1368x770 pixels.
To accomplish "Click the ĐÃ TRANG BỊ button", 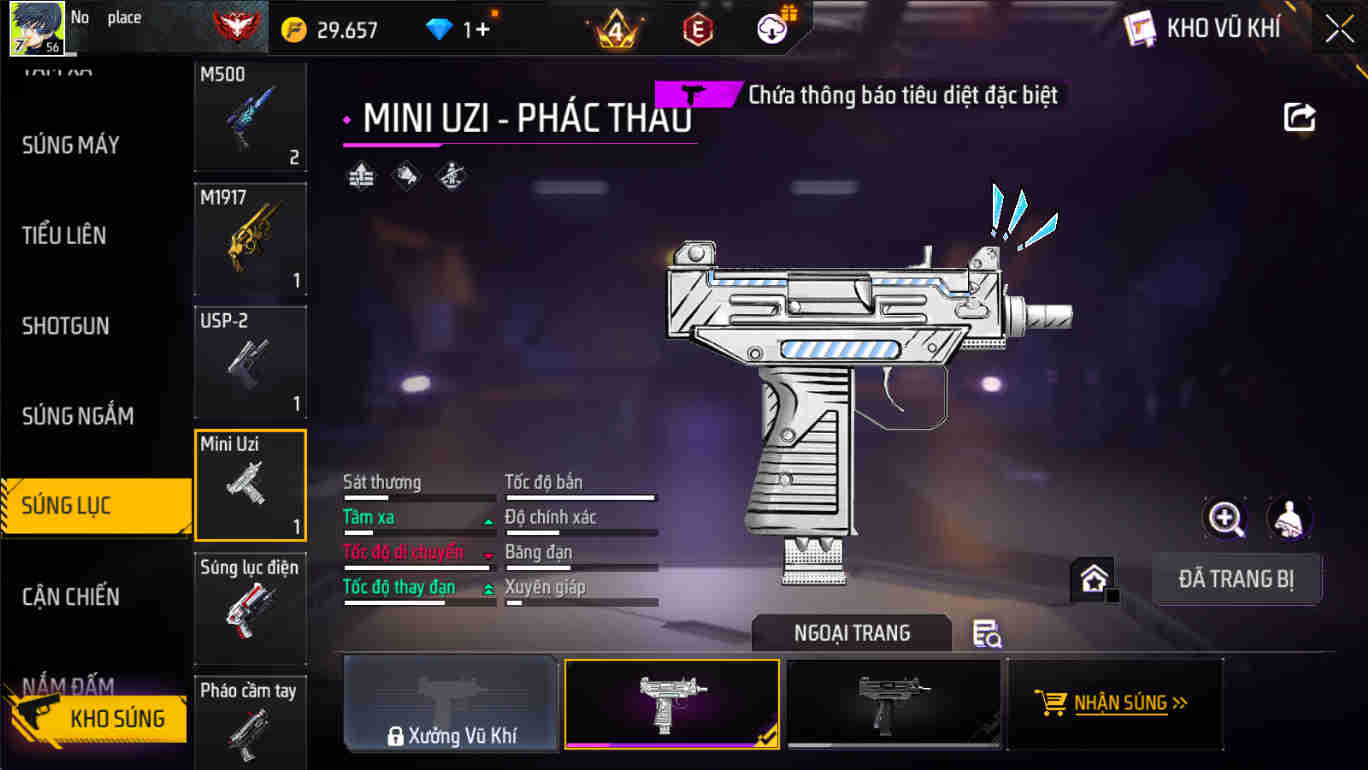I will pos(1236,579).
